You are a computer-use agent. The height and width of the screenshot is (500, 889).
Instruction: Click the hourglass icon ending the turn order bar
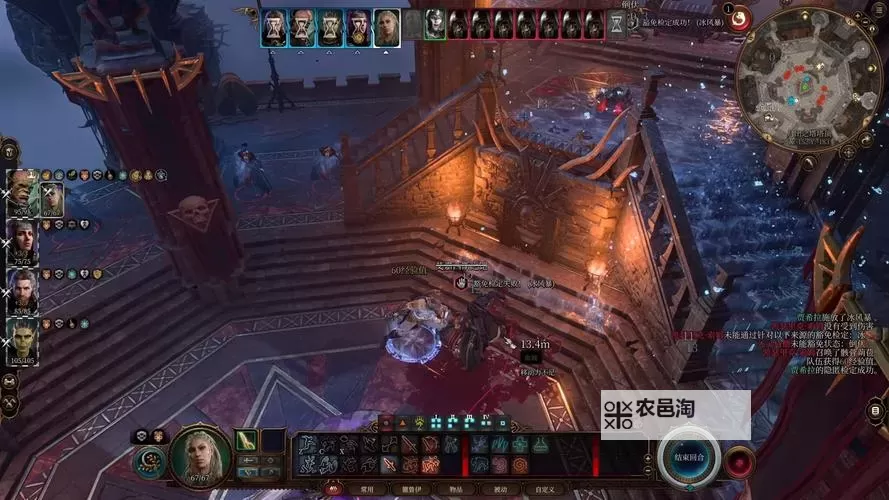(x=617, y=27)
